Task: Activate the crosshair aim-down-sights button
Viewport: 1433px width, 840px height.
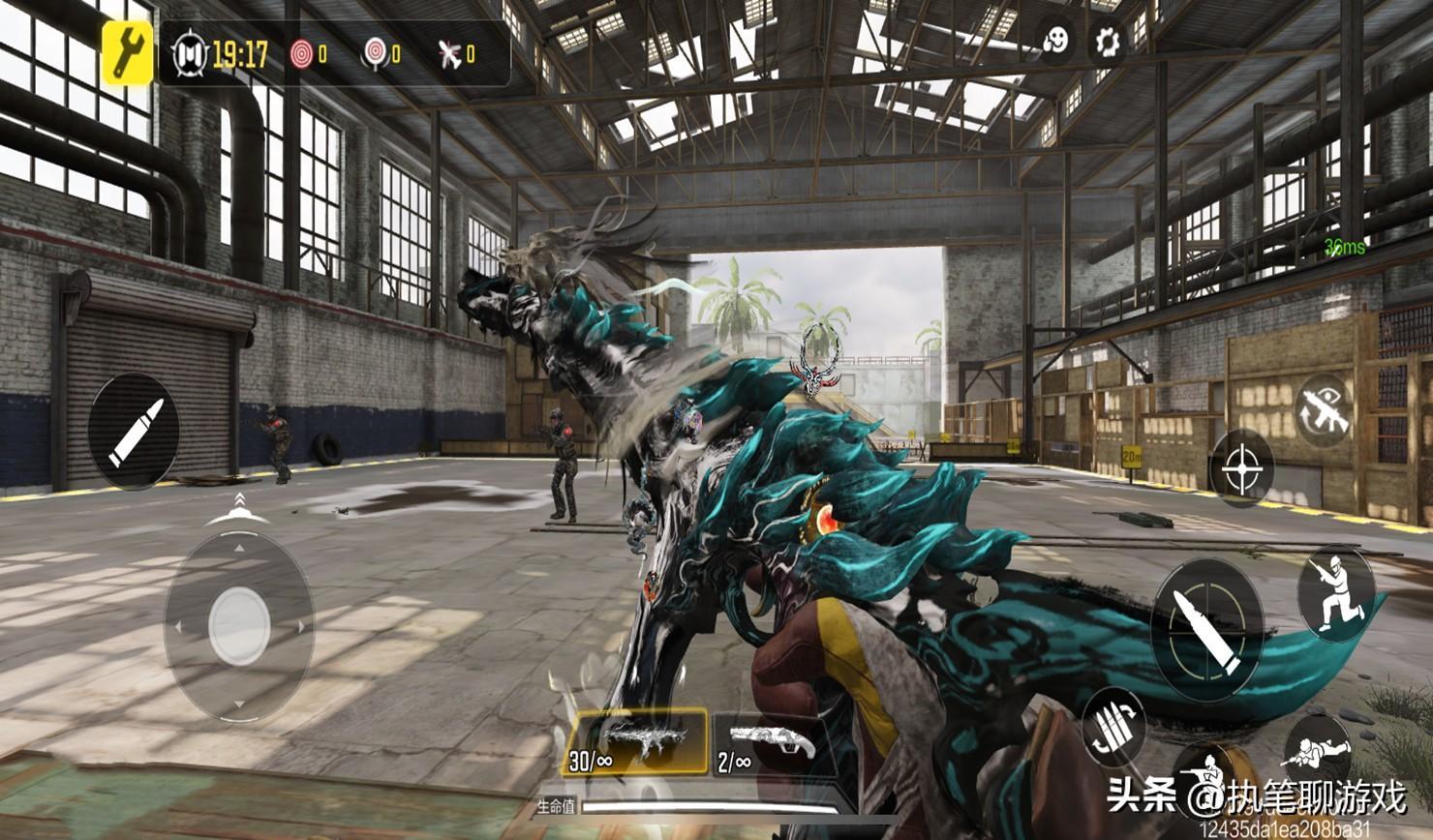Action: 1241,468
